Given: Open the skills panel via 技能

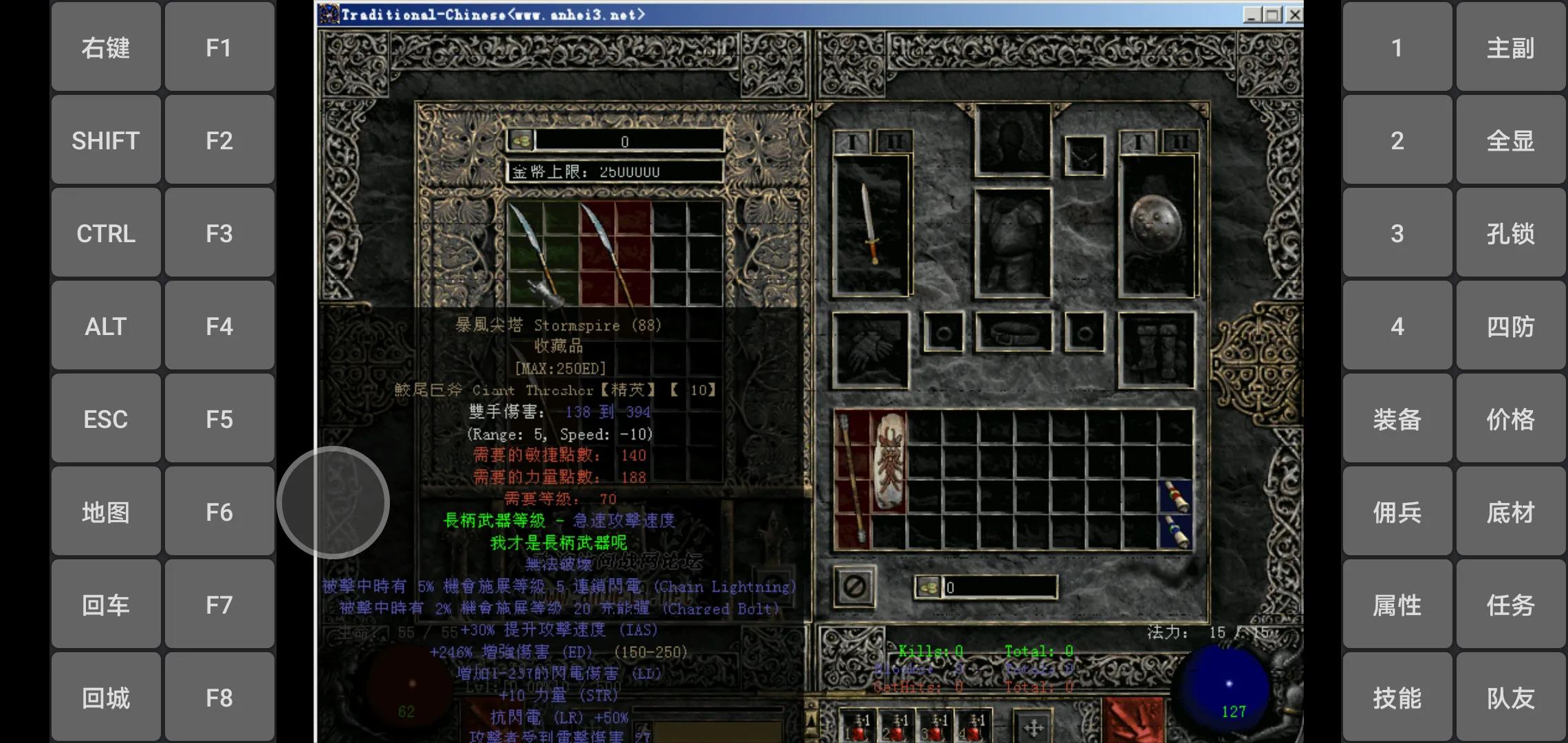Looking at the screenshot, I should 1397,698.
